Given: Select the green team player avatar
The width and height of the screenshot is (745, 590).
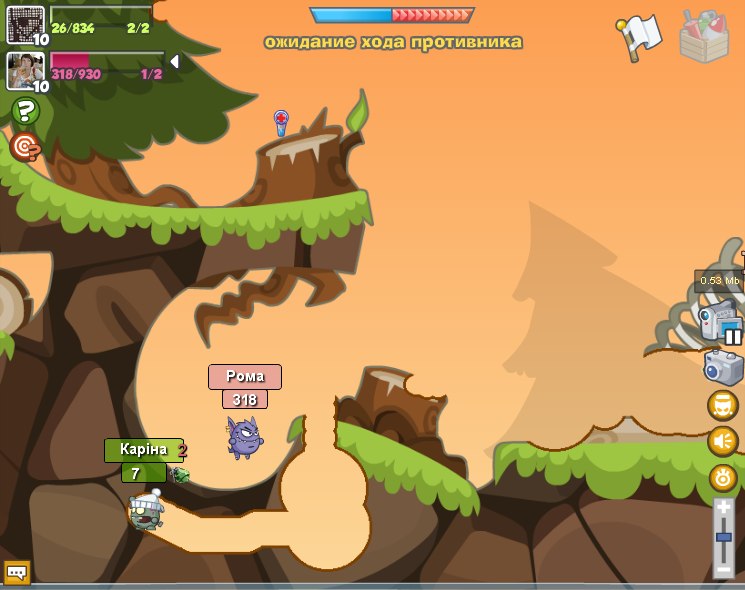Looking at the screenshot, I should pos(25,24).
